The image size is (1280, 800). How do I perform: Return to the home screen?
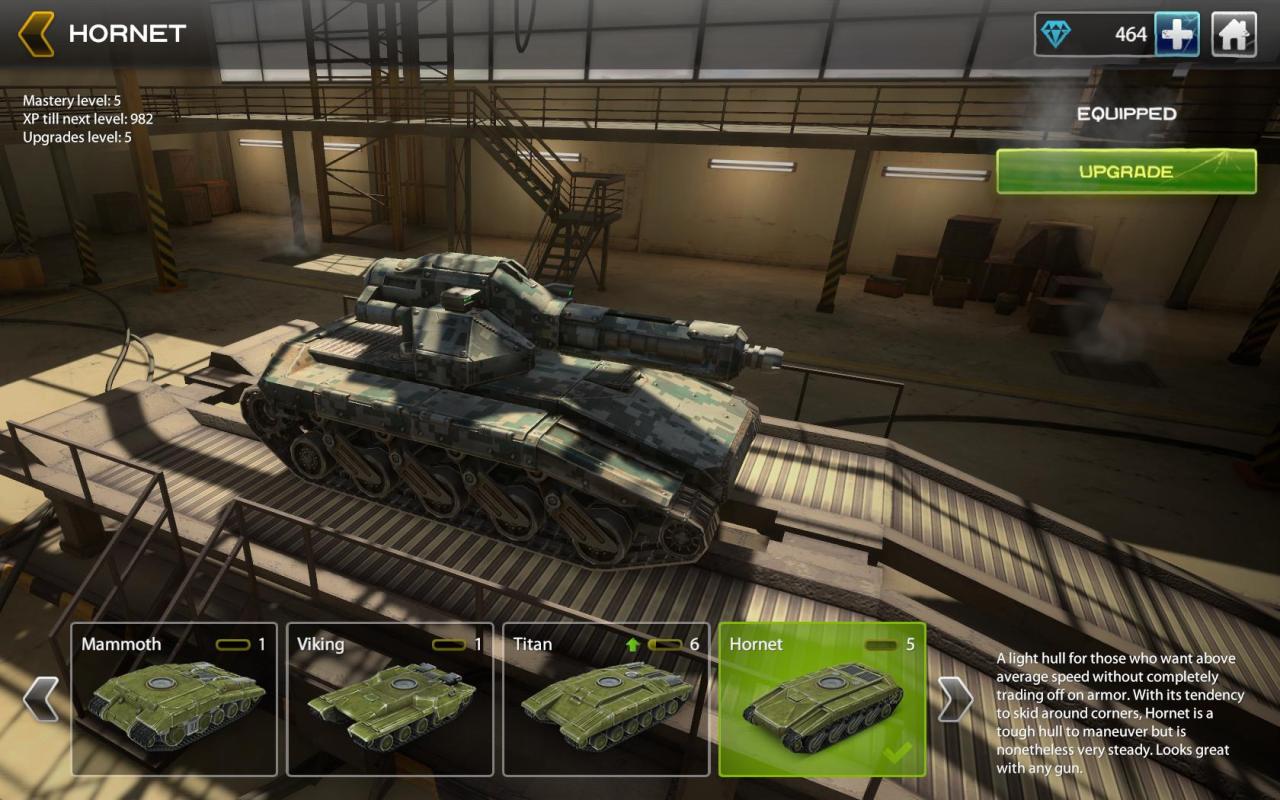click(1234, 35)
